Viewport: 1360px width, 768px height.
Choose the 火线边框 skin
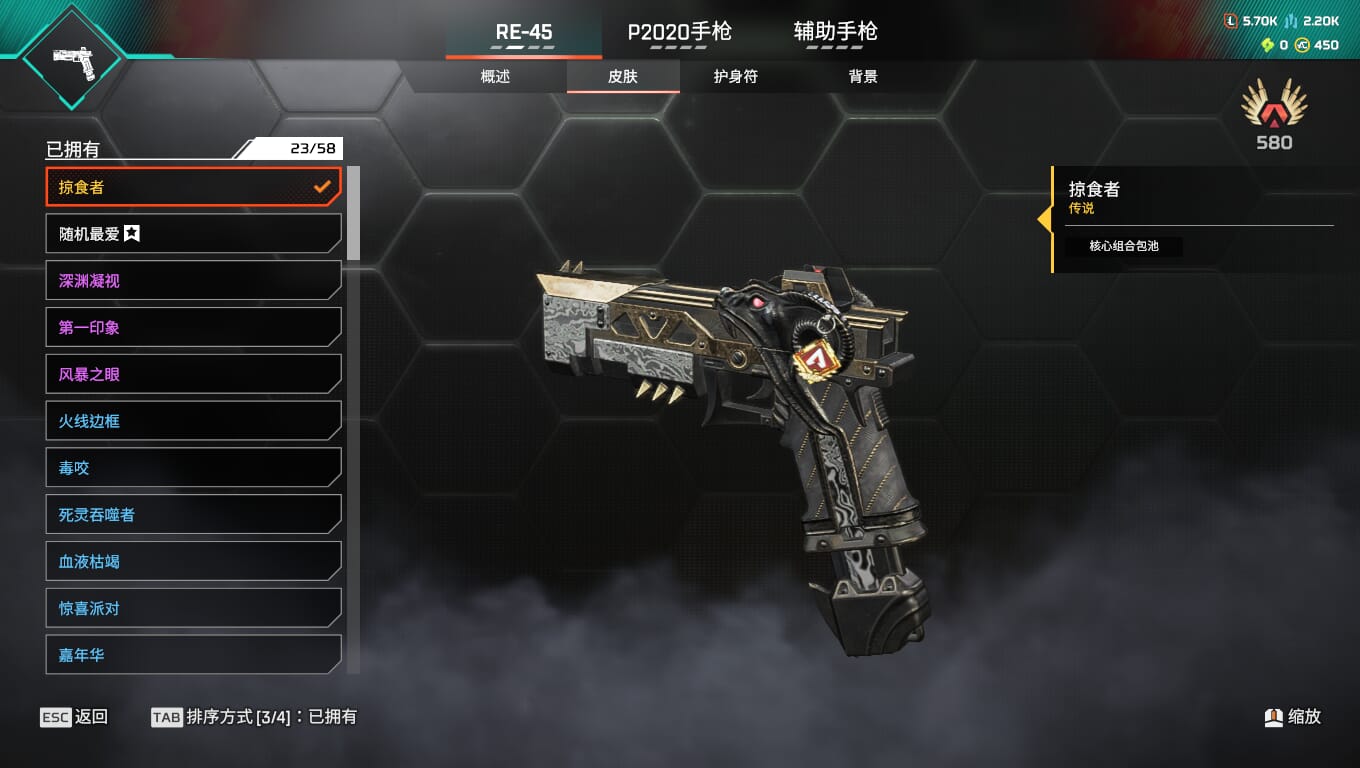(193, 421)
